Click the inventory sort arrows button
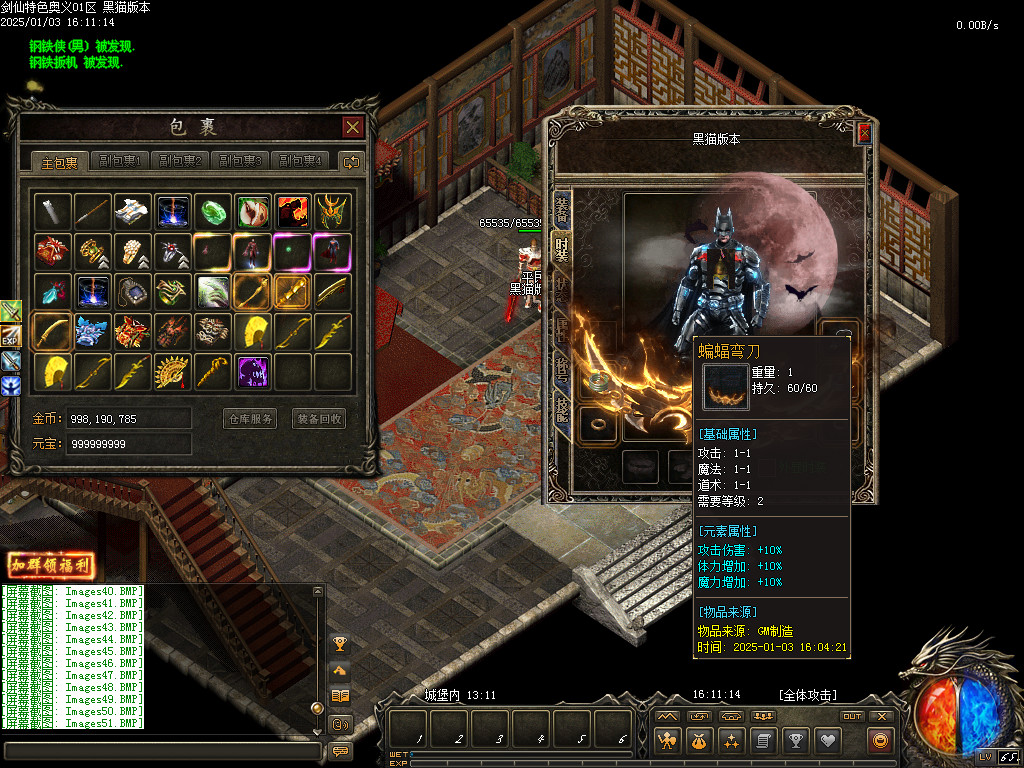Screen dimensions: 1024x768 [x=351, y=161]
